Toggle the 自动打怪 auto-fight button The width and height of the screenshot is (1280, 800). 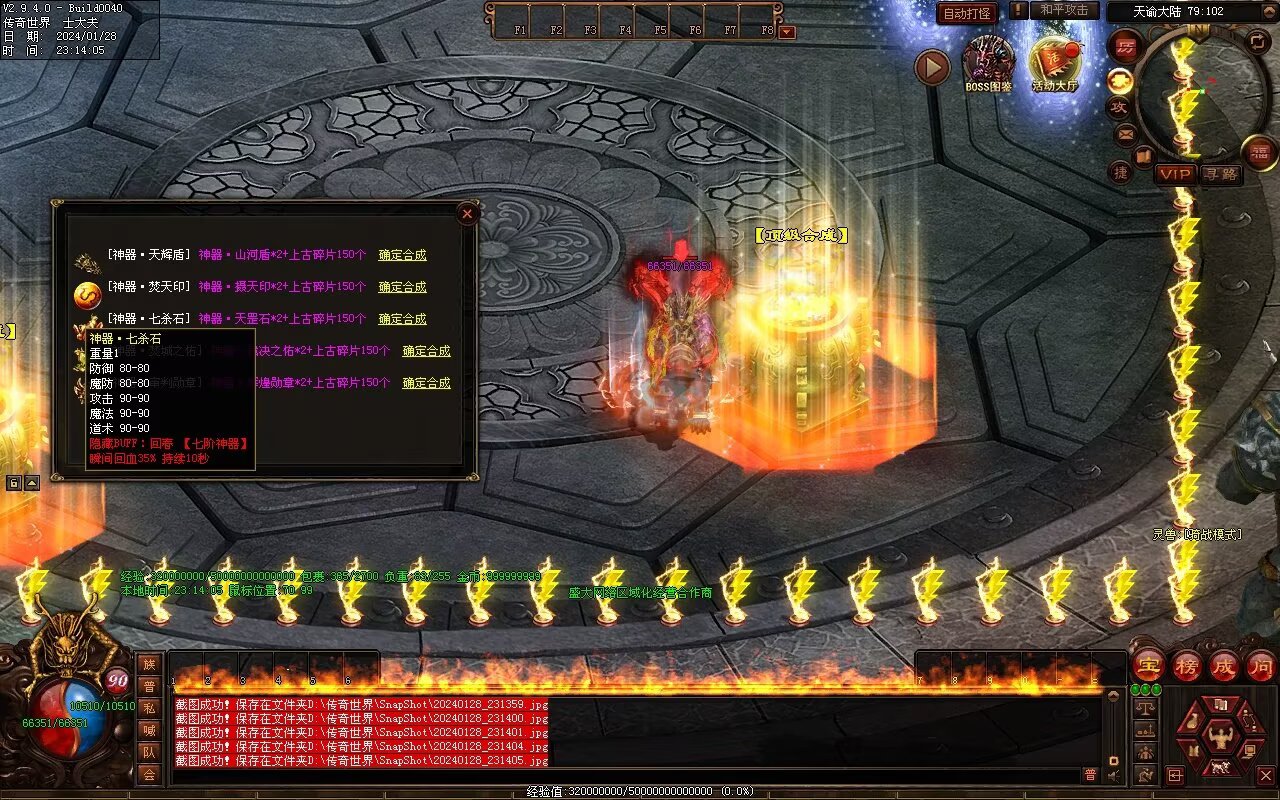(967, 13)
